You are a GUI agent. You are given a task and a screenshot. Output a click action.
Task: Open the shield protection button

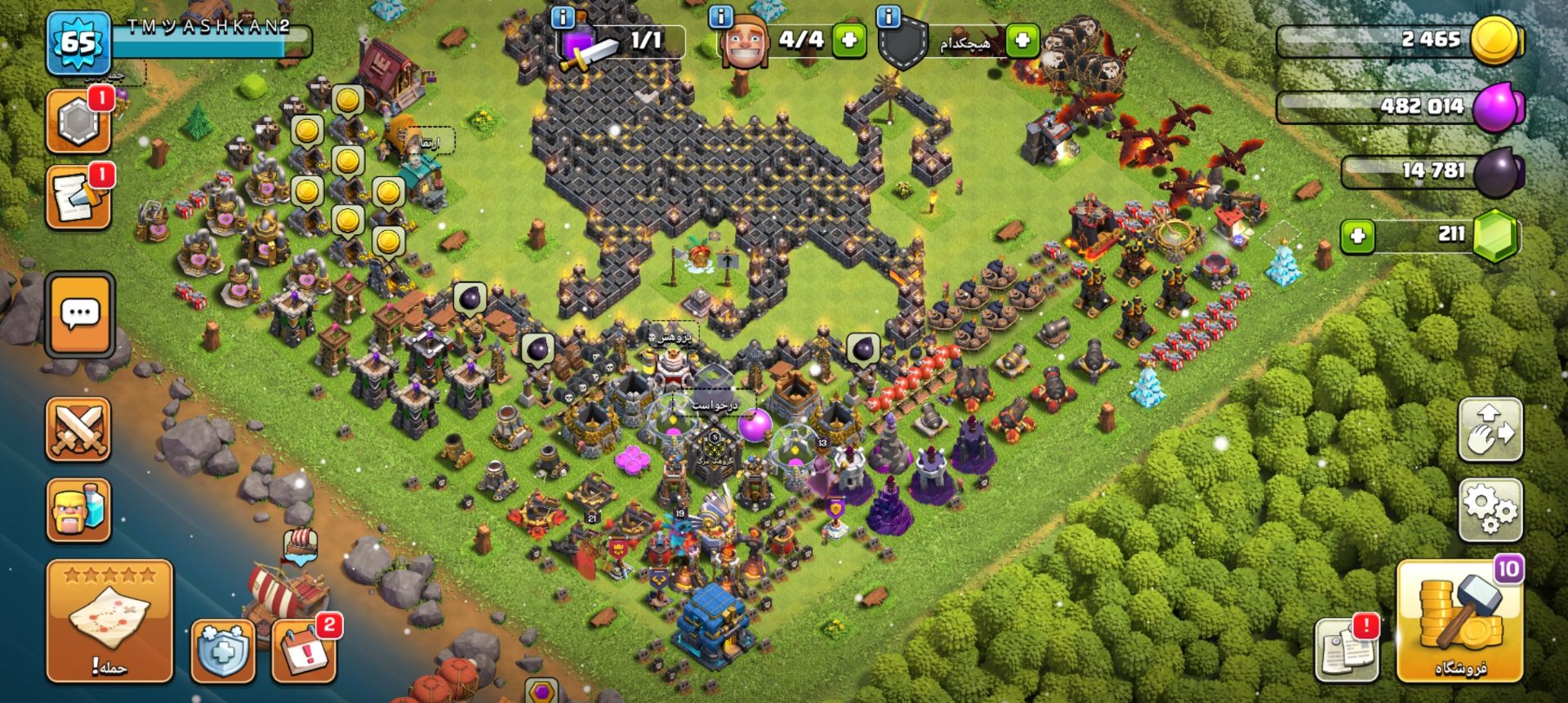coord(223,651)
